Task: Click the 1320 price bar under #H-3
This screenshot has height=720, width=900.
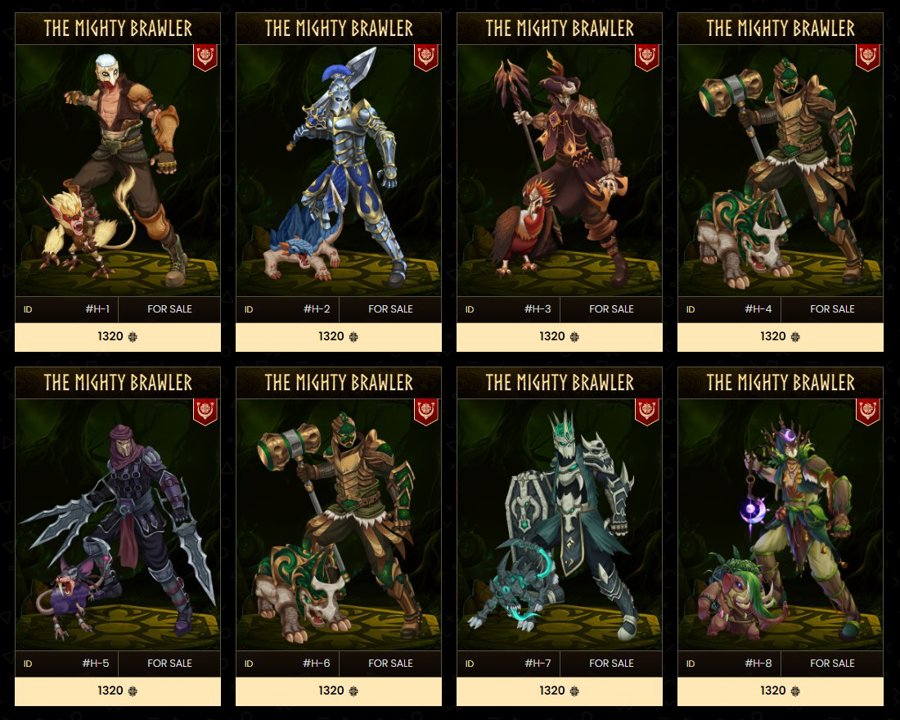Action: tap(559, 337)
